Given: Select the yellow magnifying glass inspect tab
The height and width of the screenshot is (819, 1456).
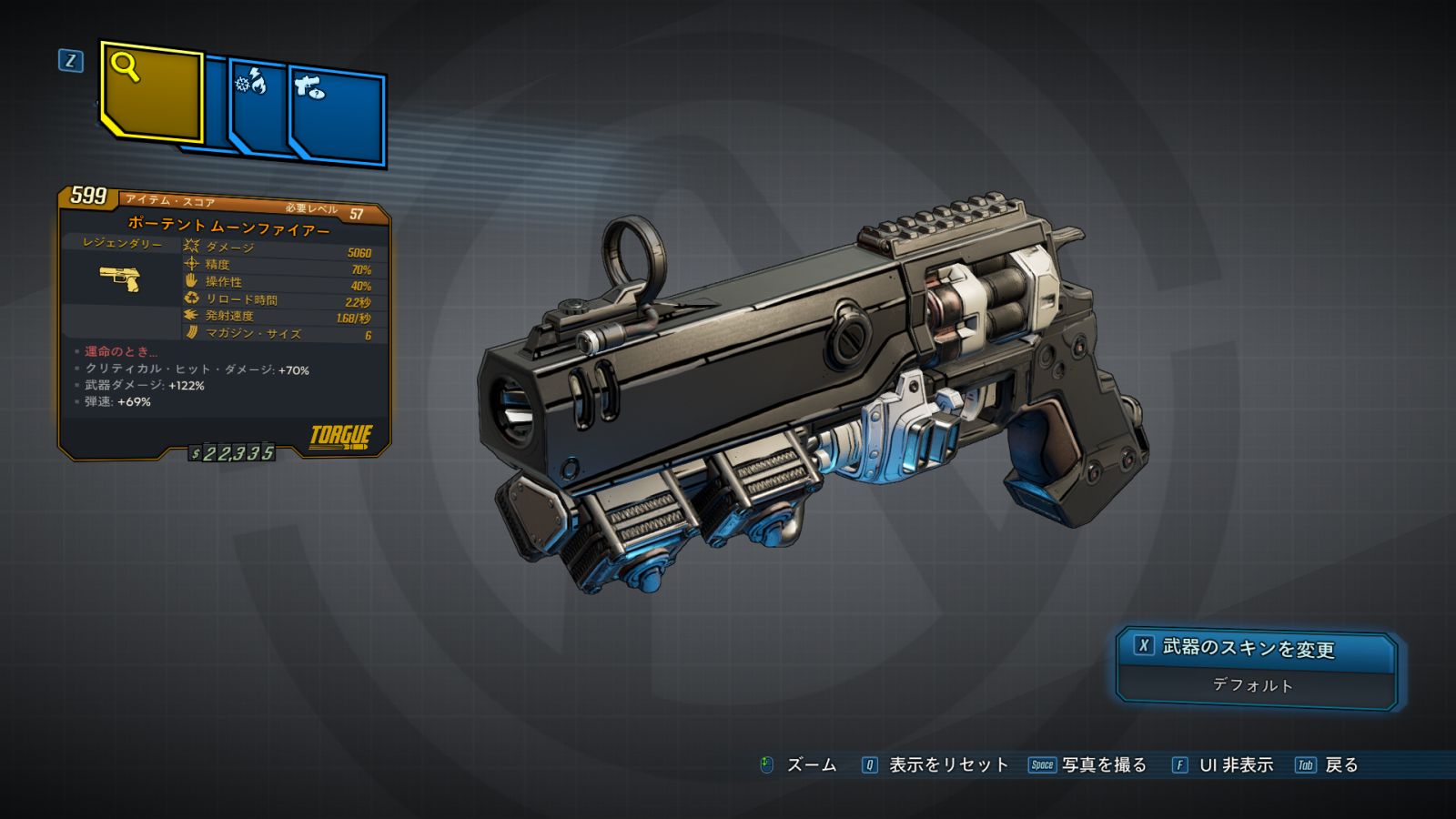Looking at the screenshot, I should coord(151,91).
